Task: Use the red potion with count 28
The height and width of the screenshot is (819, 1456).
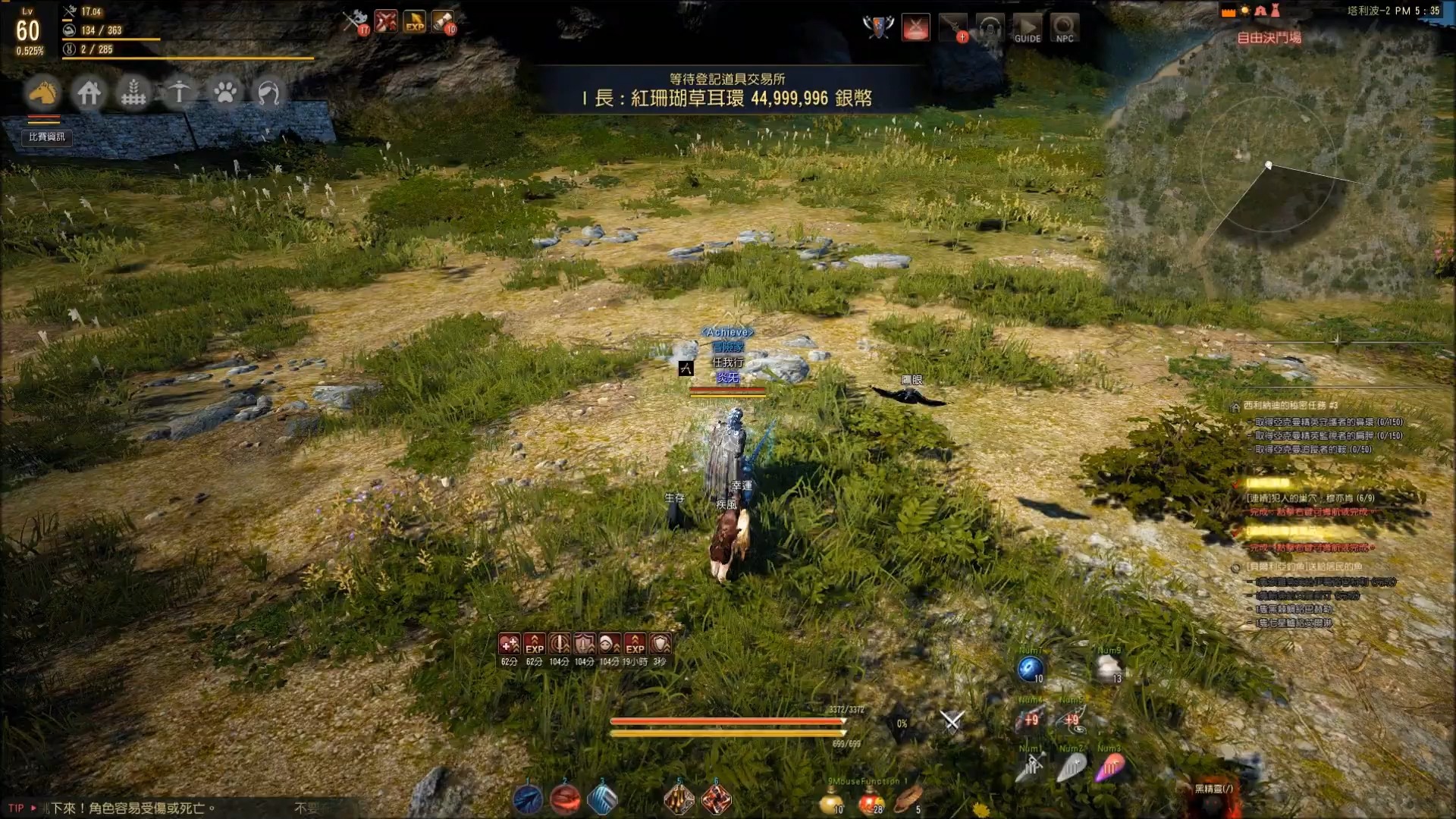Action: 870,800
